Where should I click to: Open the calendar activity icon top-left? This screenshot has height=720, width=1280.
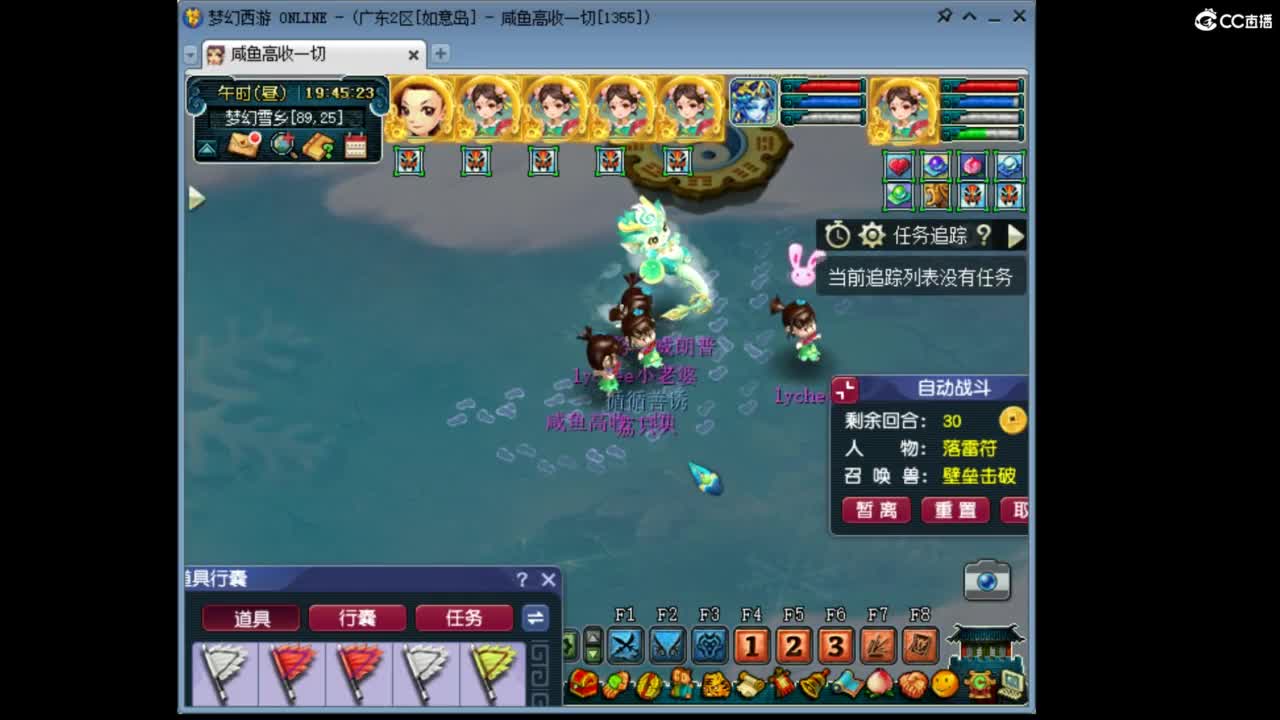pos(355,145)
